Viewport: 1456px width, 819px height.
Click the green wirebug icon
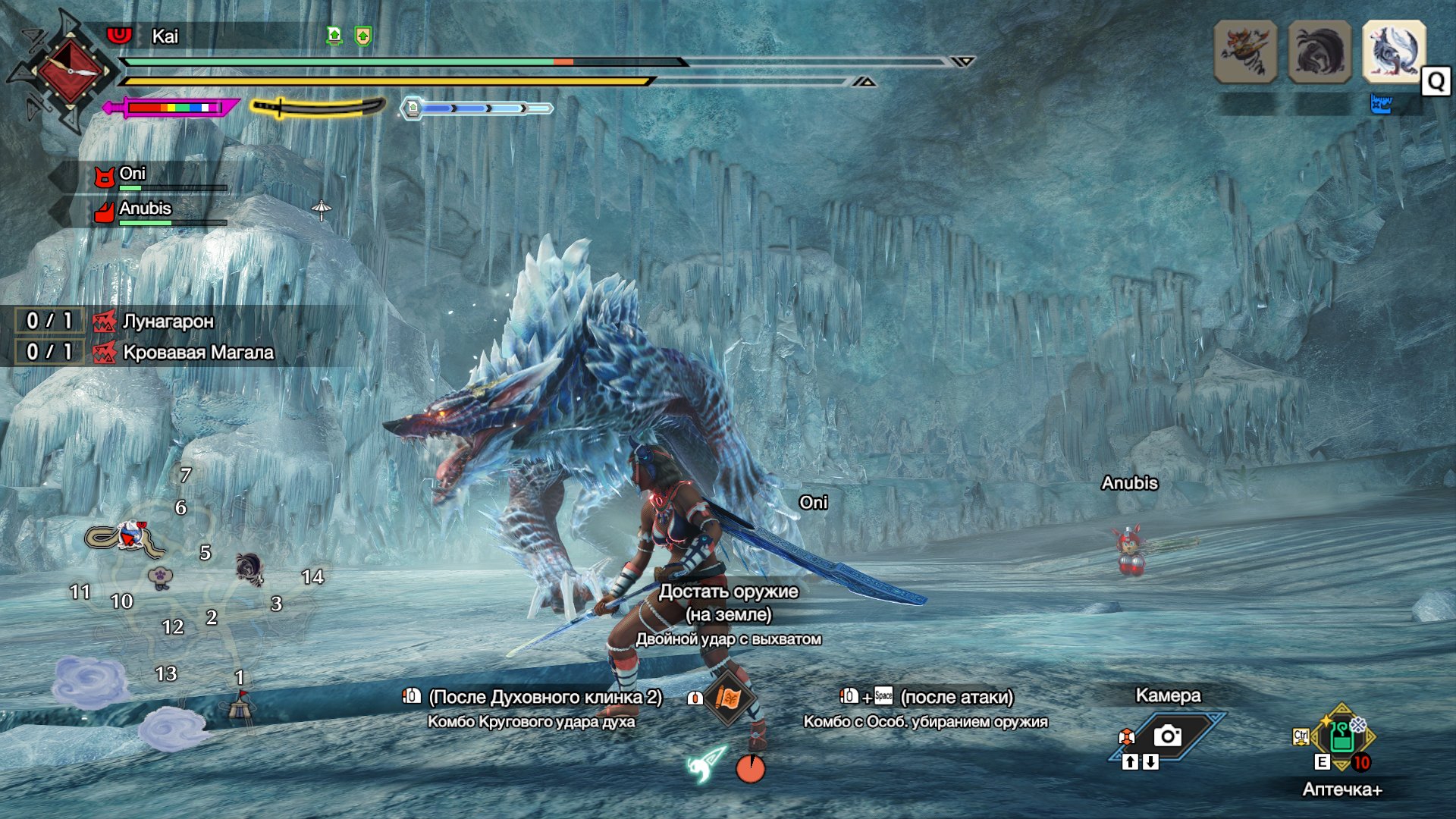pyautogui.click(x=705, y=764)
